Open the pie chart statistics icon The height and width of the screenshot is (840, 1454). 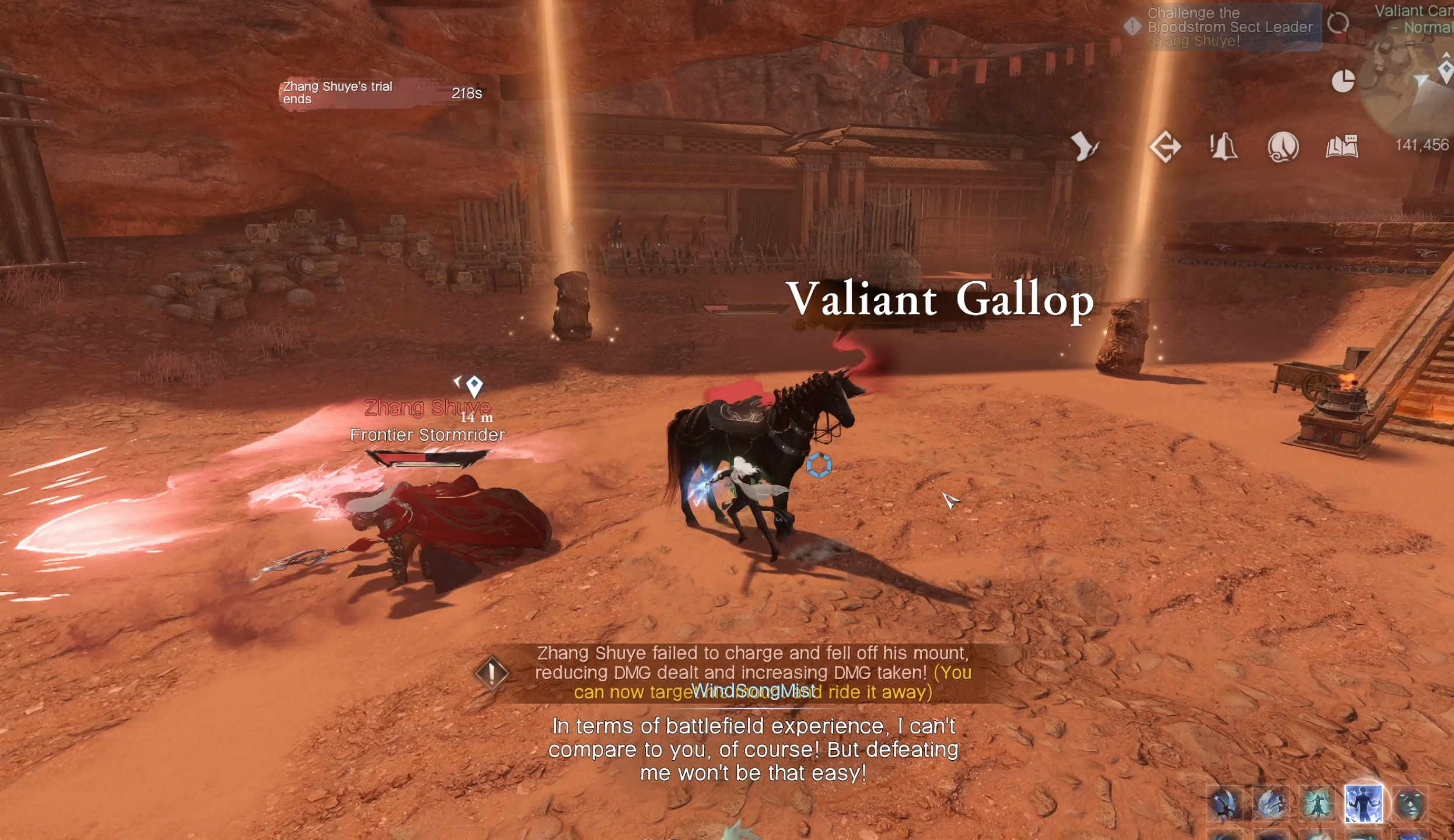pos(1343,81)
